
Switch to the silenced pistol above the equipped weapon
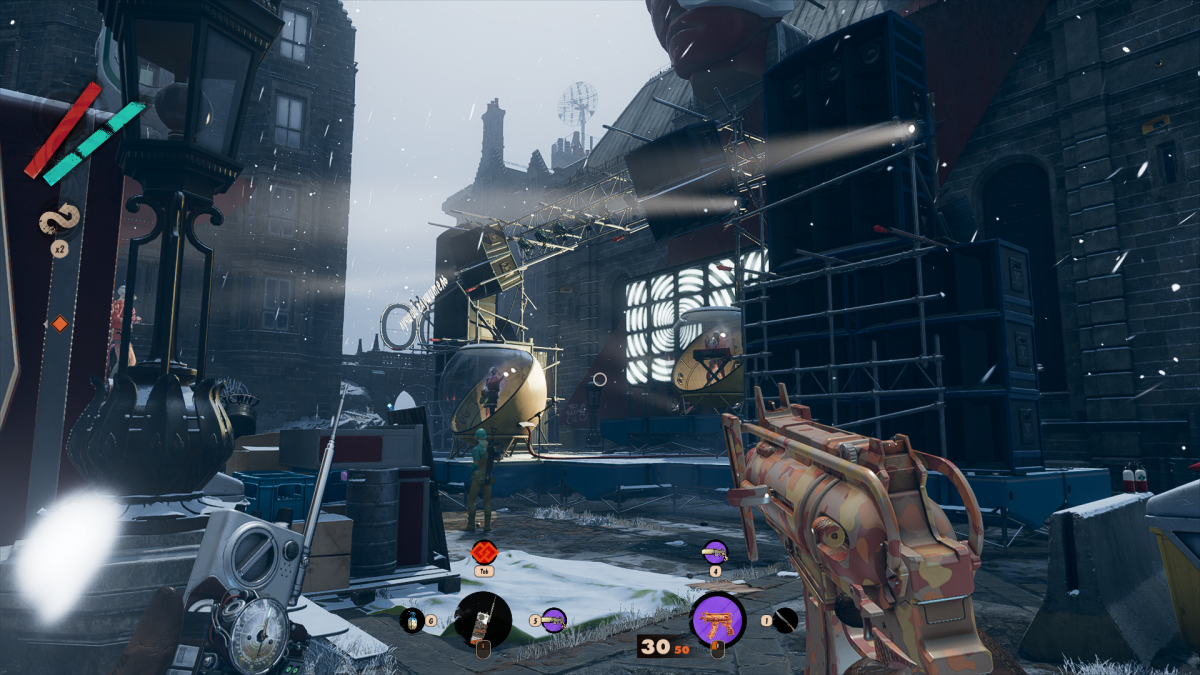coord(715,551)
